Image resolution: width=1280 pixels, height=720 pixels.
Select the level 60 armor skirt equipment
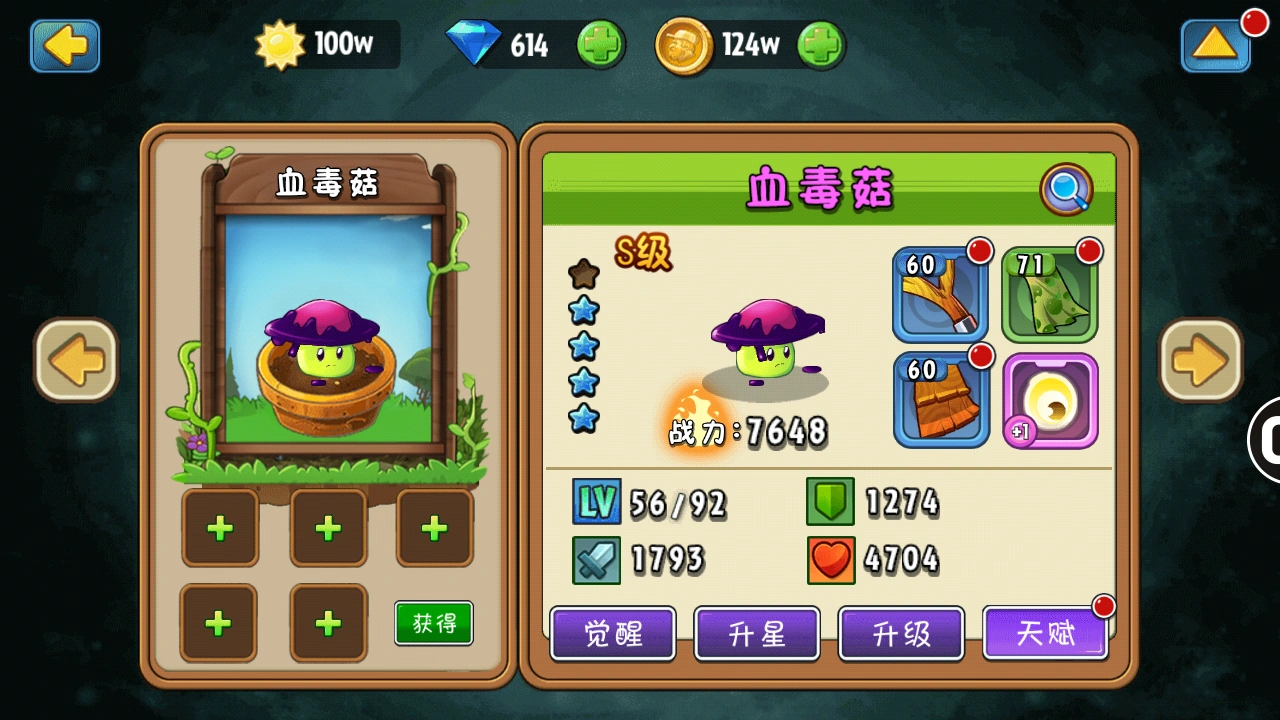[940, 398]
